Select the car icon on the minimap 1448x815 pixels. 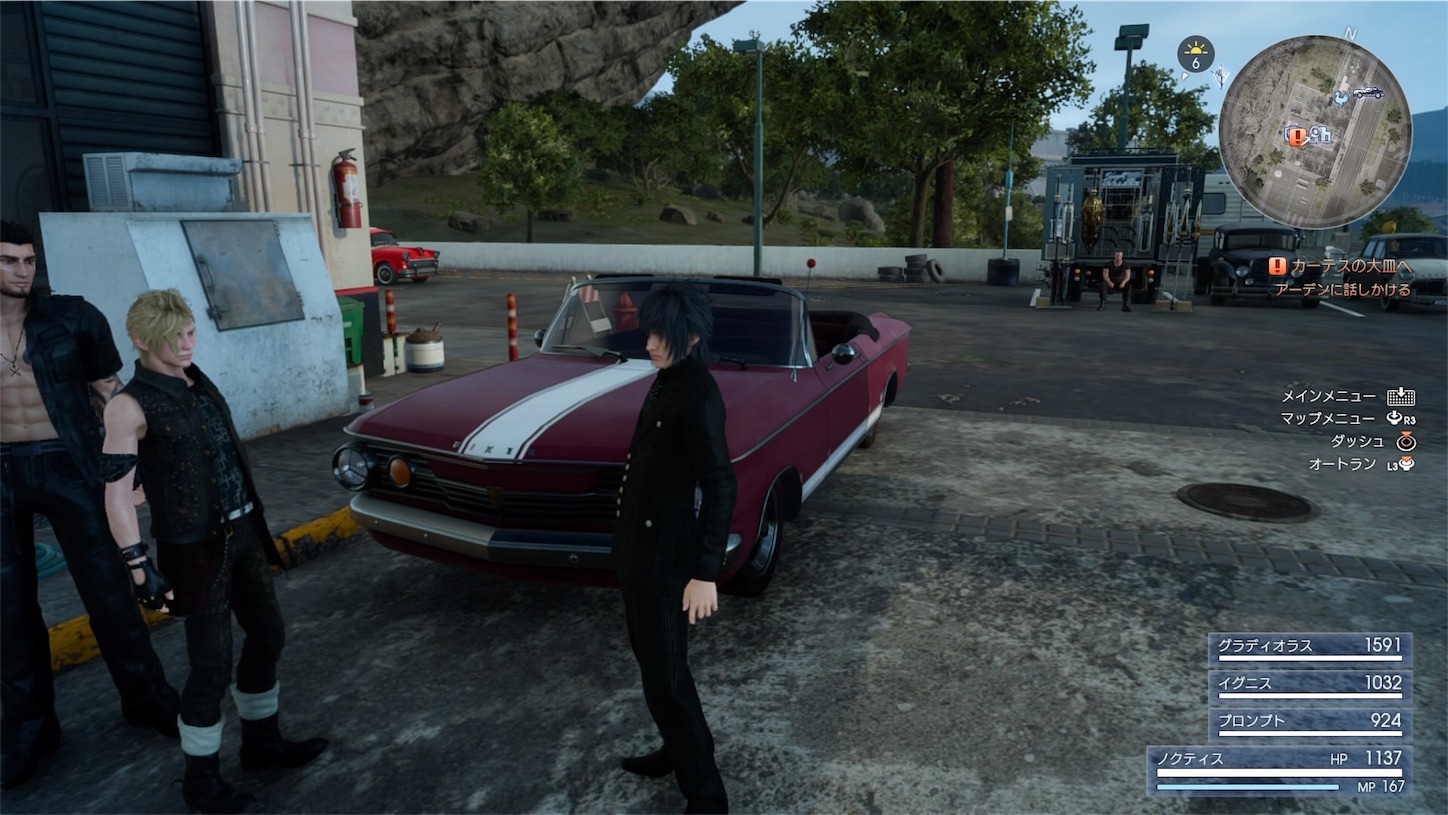tap(1368, 93)
